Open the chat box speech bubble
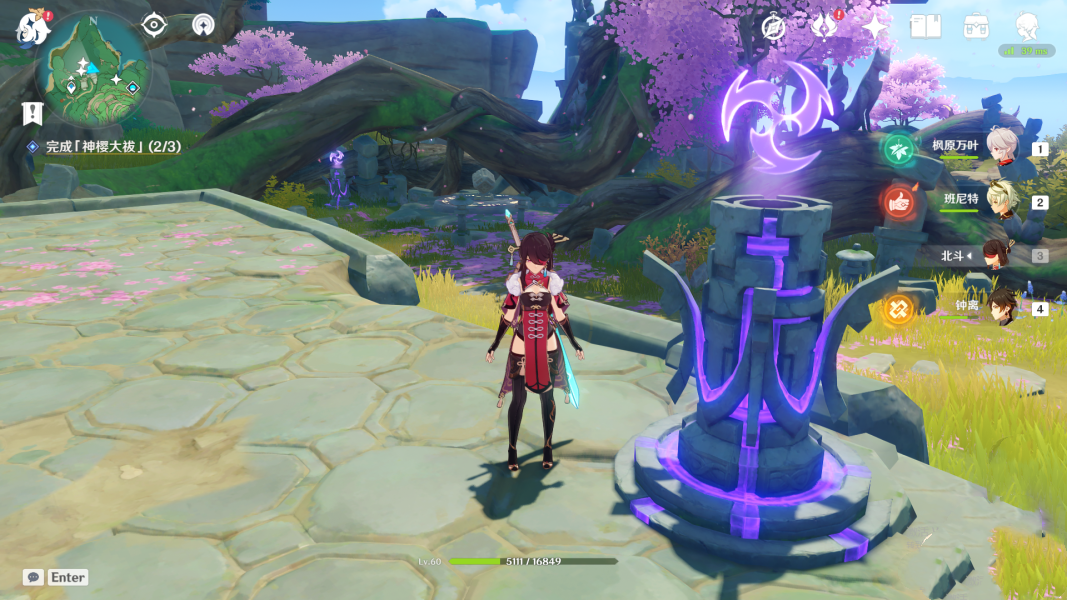The width and height of the screenshot is (1067, 600). (x=33, y=577)
